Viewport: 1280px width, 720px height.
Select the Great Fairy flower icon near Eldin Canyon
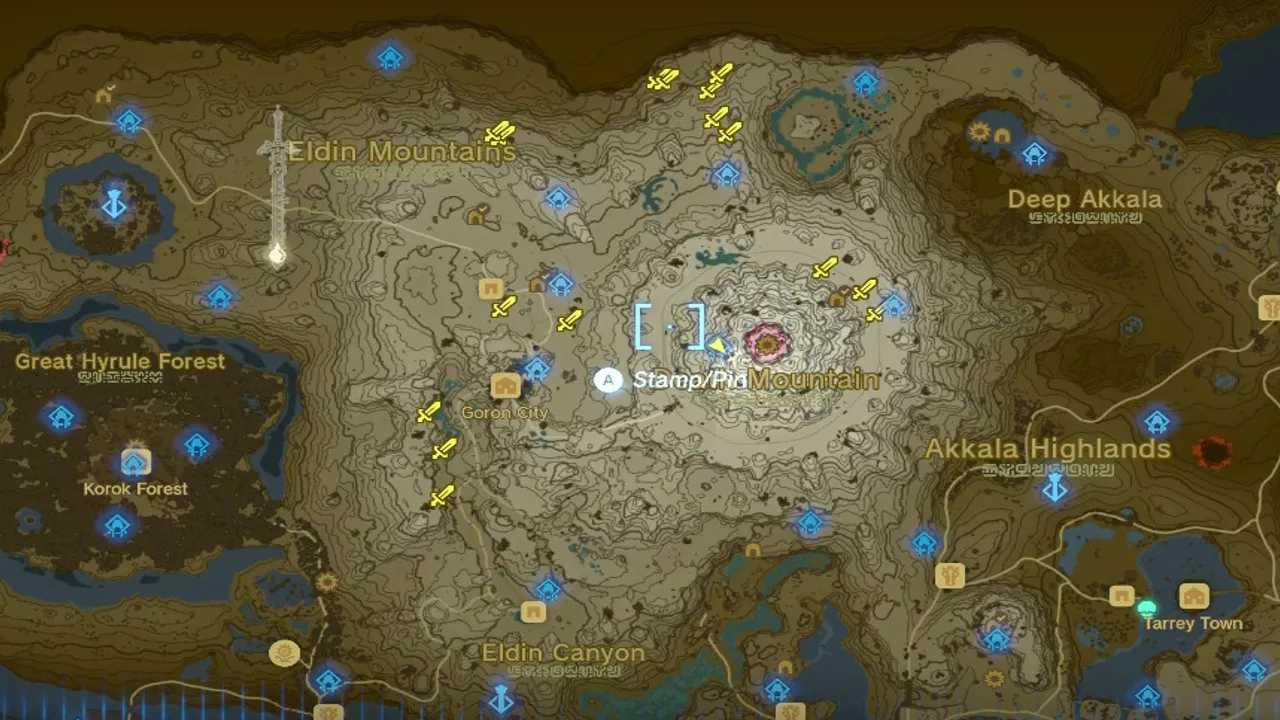click(x=285, y=652)
